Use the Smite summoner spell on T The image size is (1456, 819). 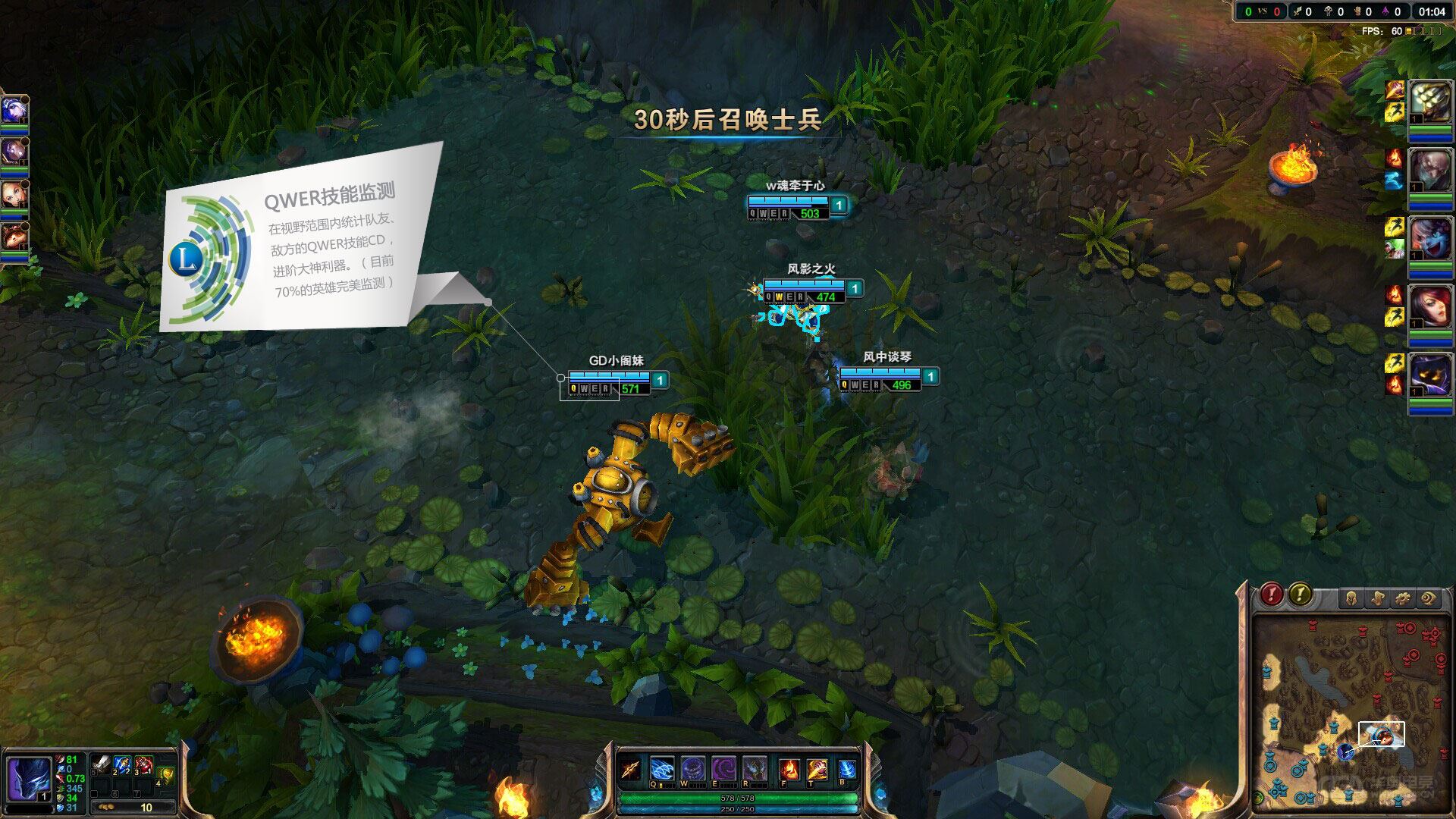(817, 770)
